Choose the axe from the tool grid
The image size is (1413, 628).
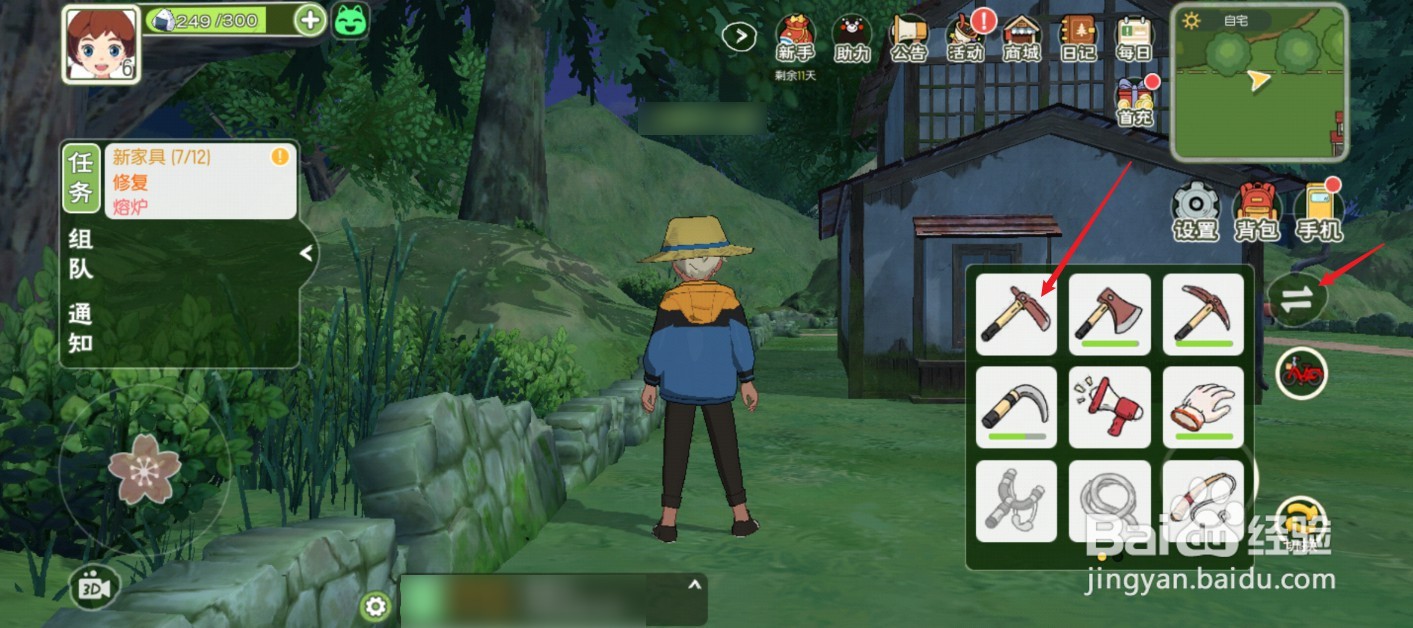click(1109, 314)
